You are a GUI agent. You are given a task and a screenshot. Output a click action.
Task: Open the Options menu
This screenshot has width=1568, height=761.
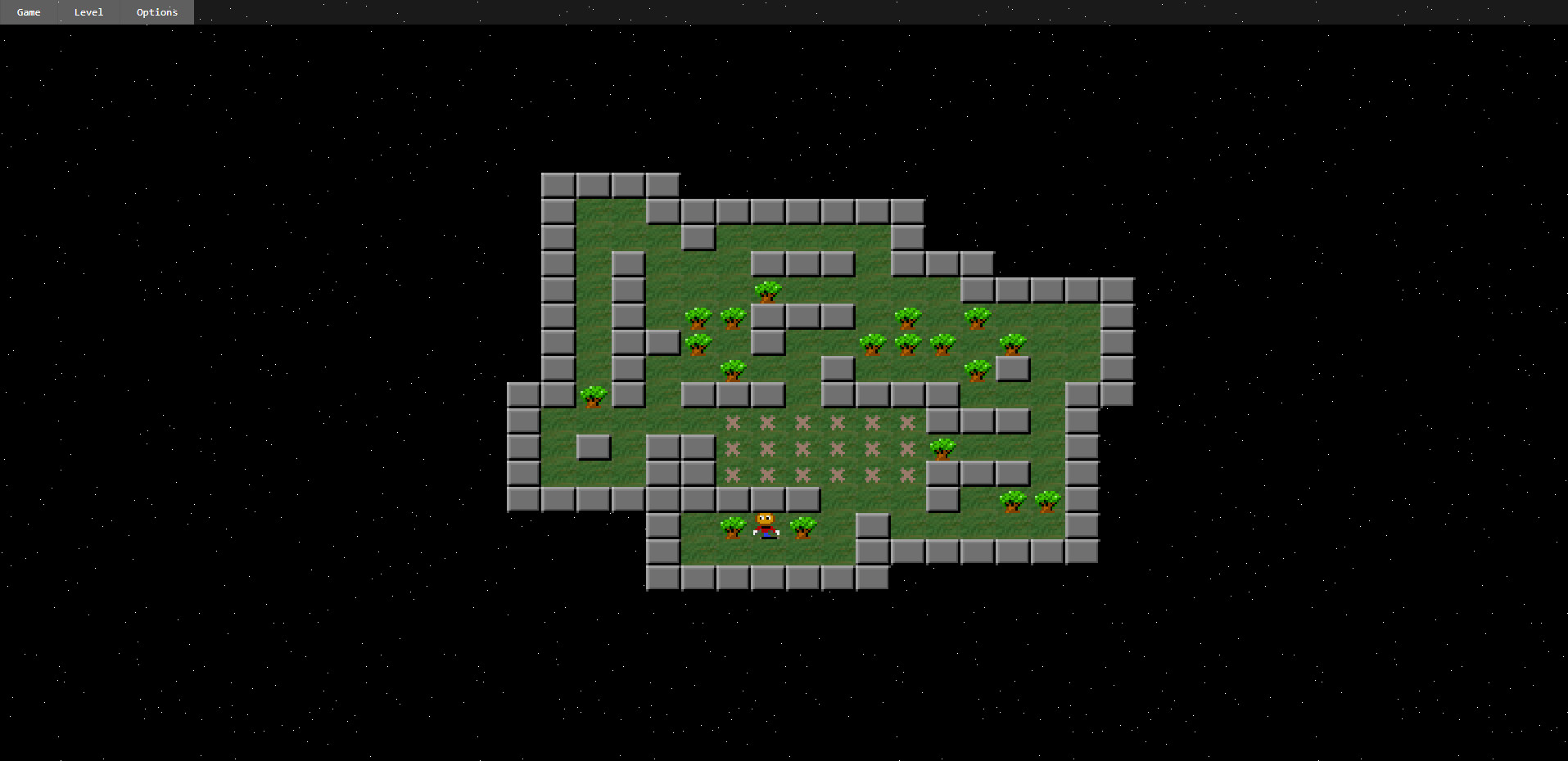pos(156,12)
